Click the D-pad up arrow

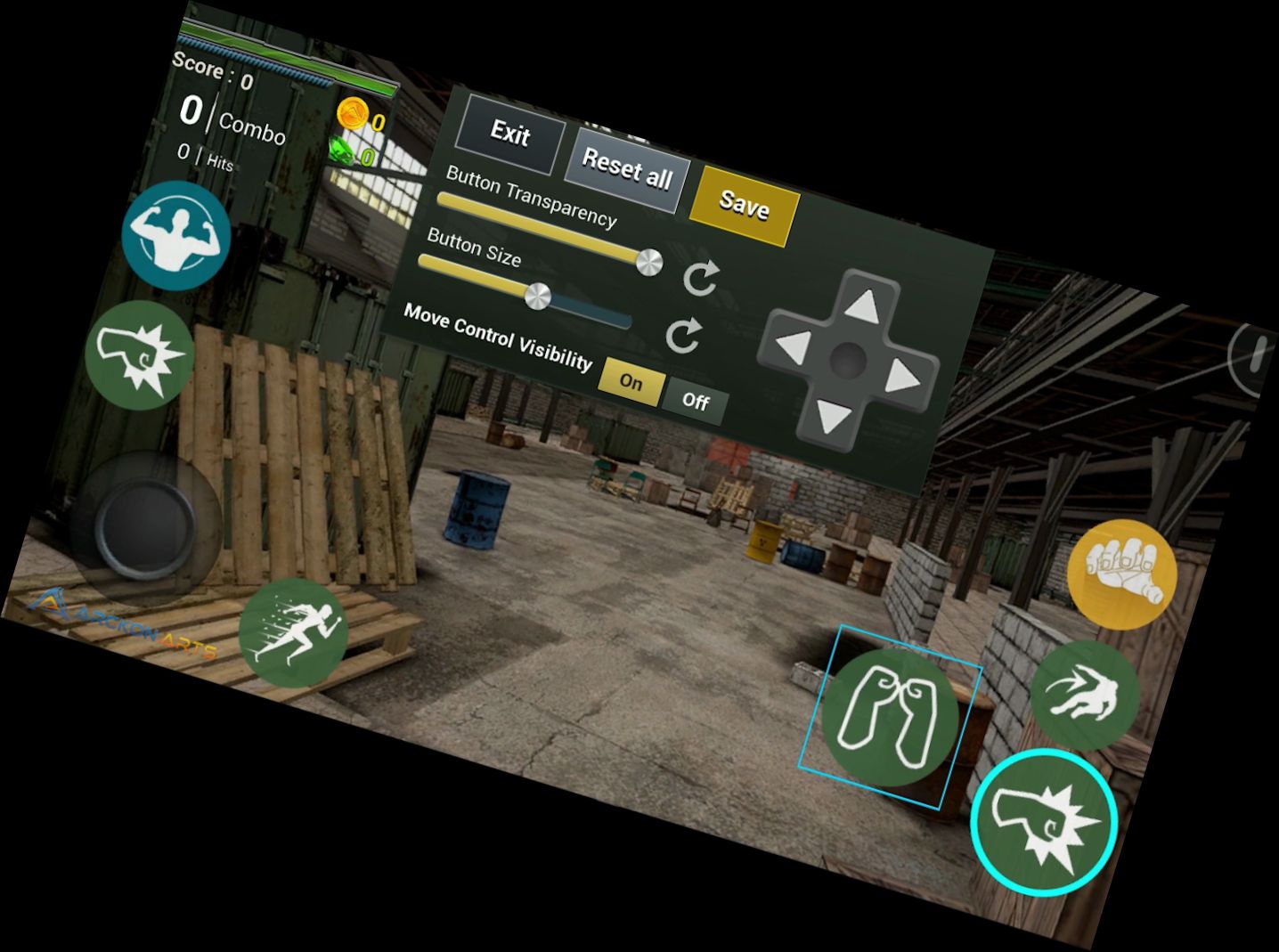coord(863,308)
